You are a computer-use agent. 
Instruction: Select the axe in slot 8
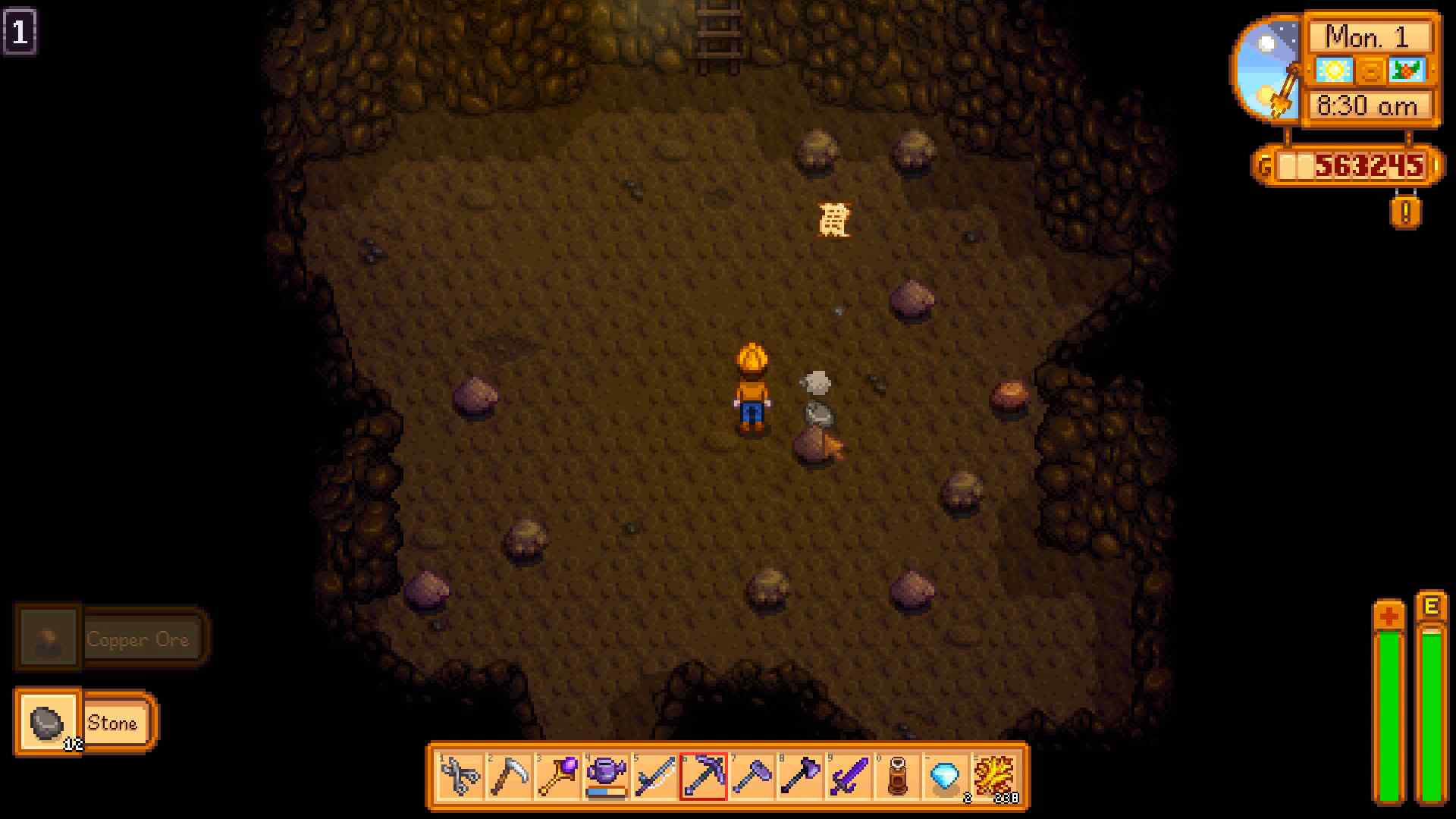click(802, 775)
